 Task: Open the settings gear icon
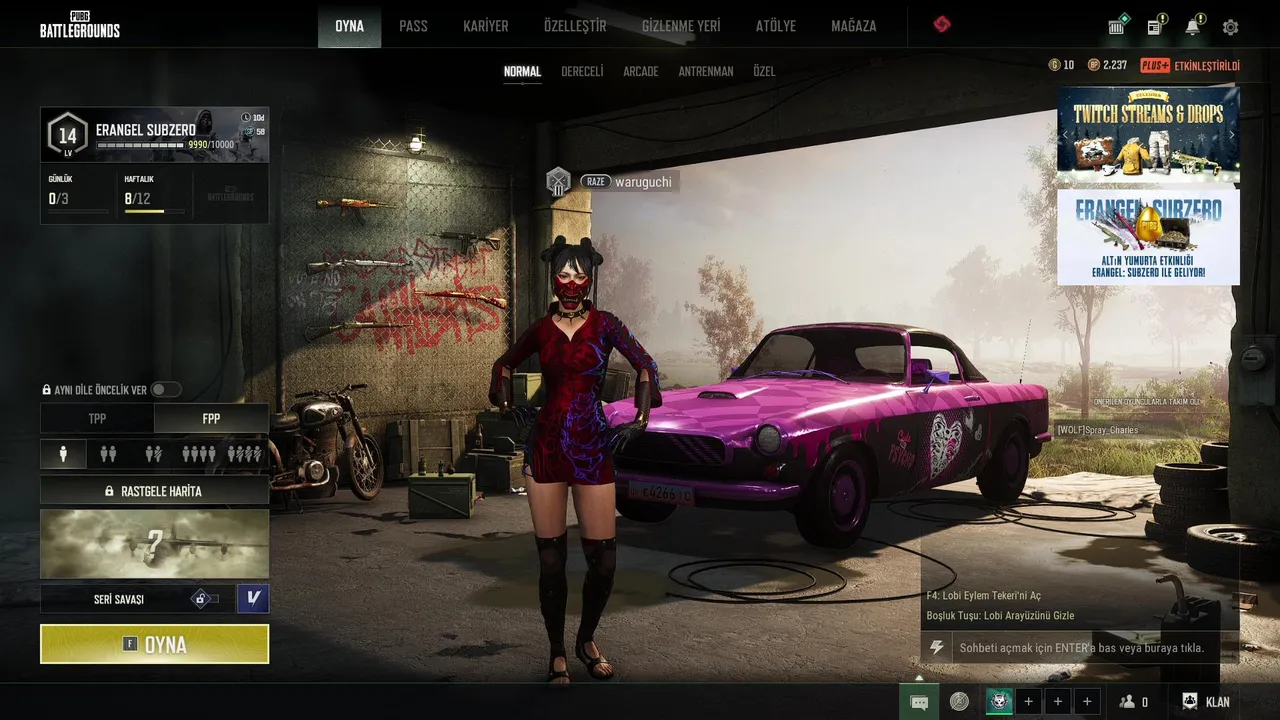[x=1231, y=27]
